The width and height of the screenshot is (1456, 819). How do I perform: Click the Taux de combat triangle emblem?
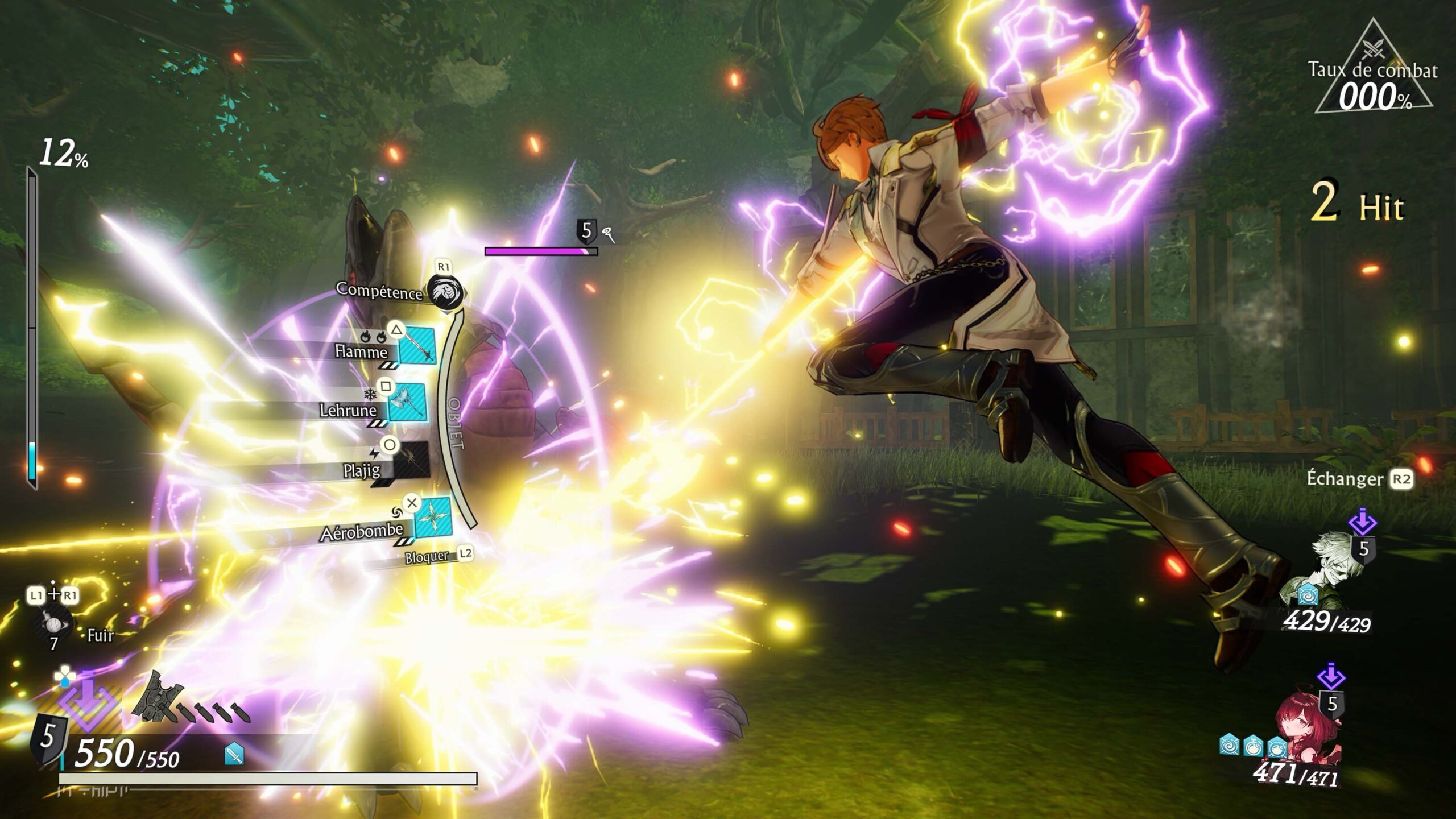[1374, 69]
